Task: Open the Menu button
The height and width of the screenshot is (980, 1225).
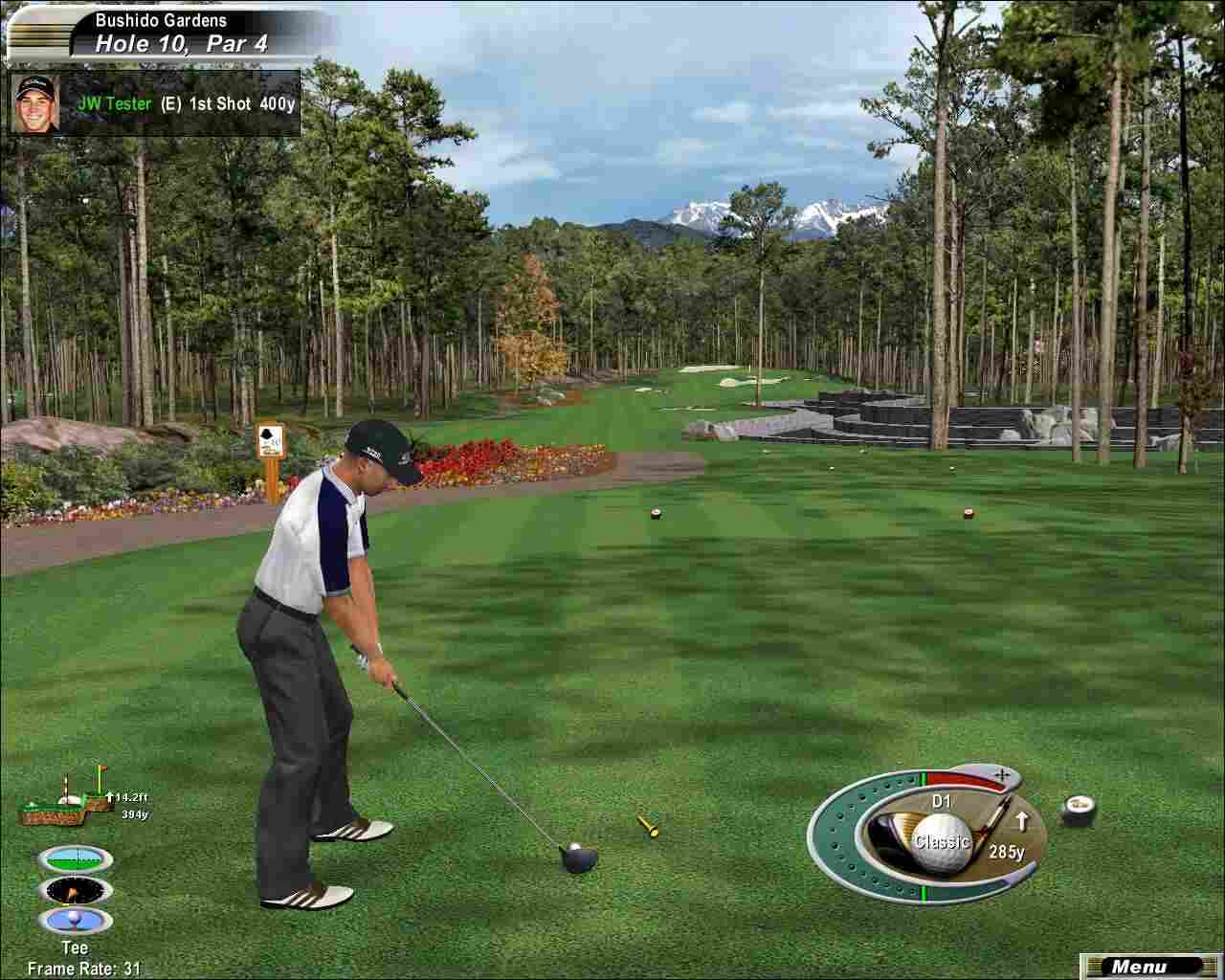Action: (x=1143, y=967)
